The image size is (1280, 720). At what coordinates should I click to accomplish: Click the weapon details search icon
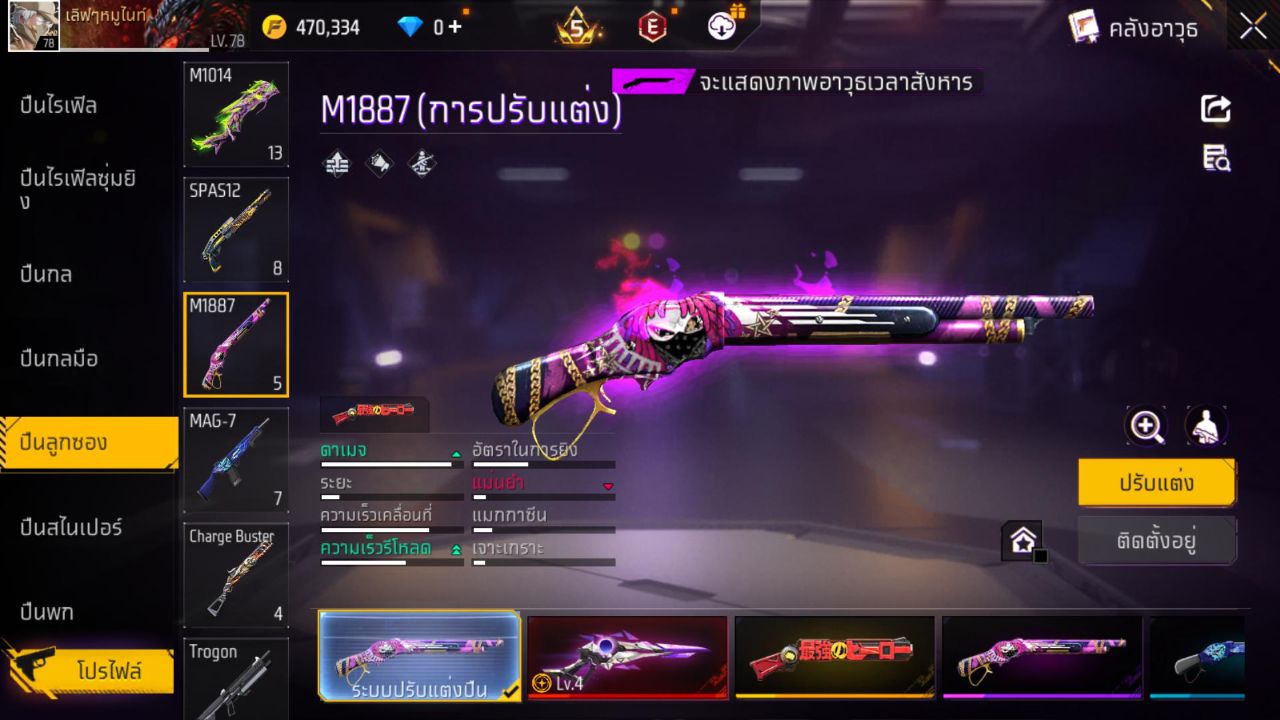1215,160
